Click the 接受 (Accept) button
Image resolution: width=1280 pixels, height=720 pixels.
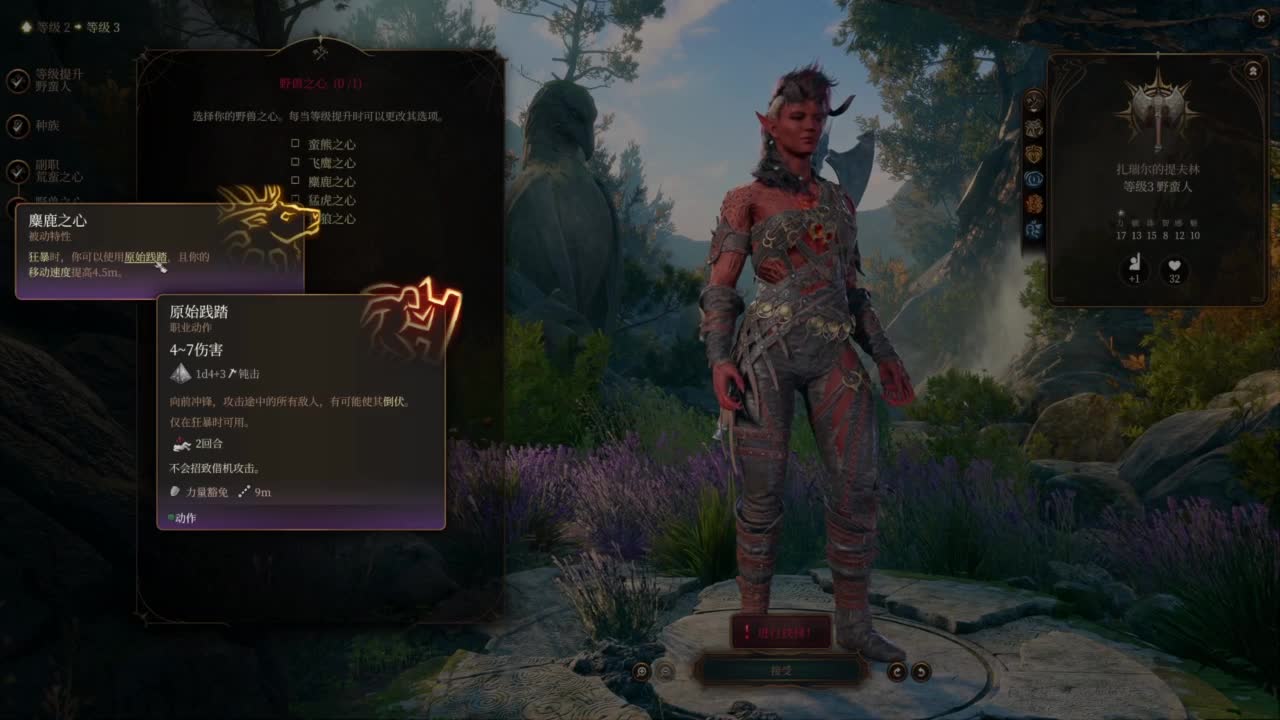(781, 670)
